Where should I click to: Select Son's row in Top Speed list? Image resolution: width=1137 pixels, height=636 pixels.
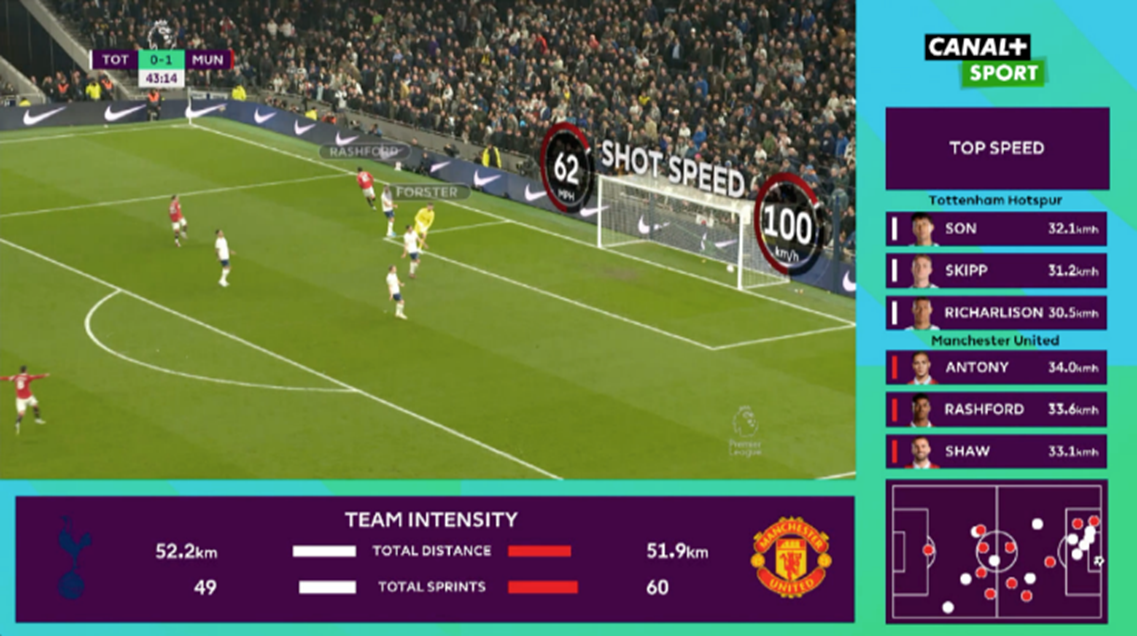click(996, 229)
